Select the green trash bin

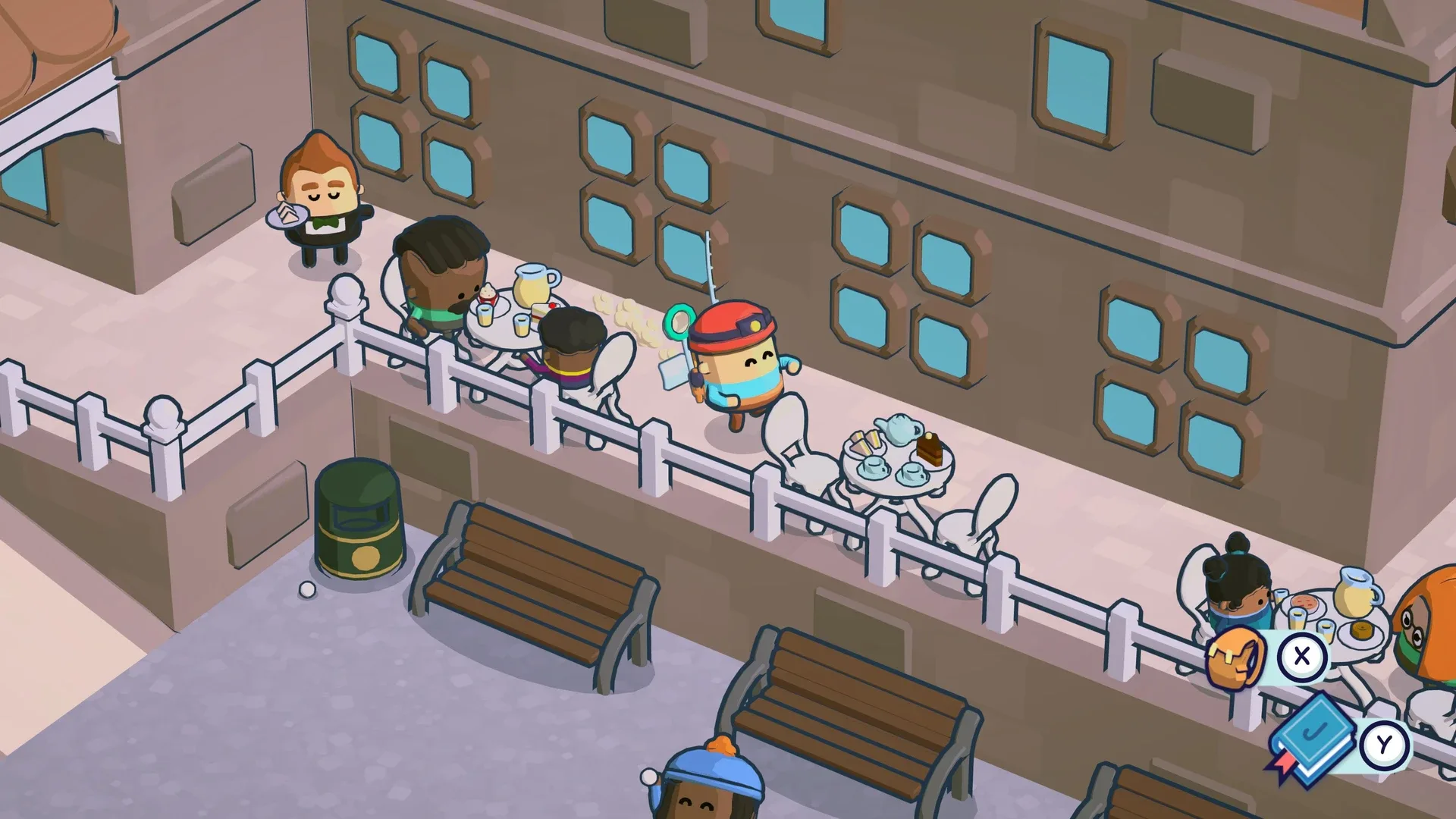point(360,516)
